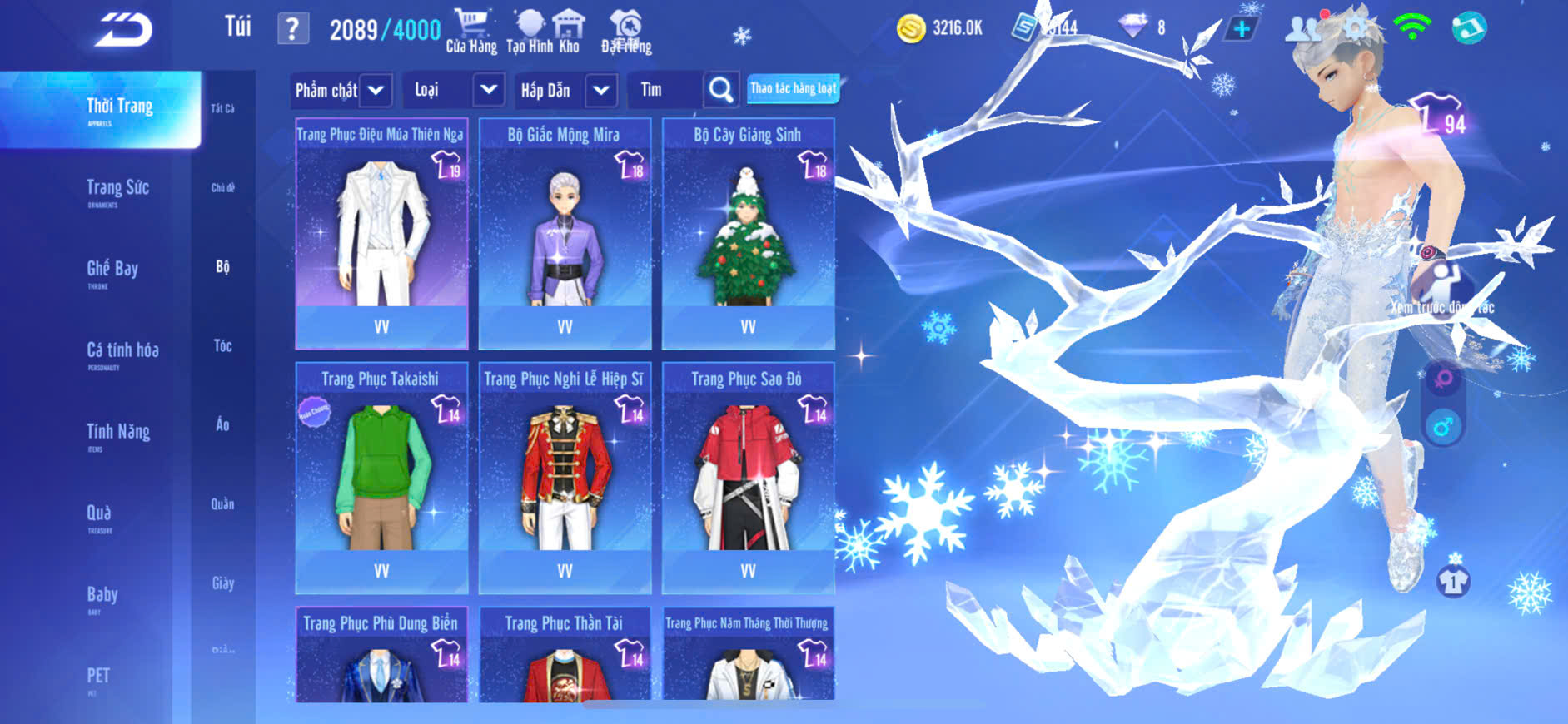
Task: Open the settings gear icon
Action: [x=1355, y=29]
